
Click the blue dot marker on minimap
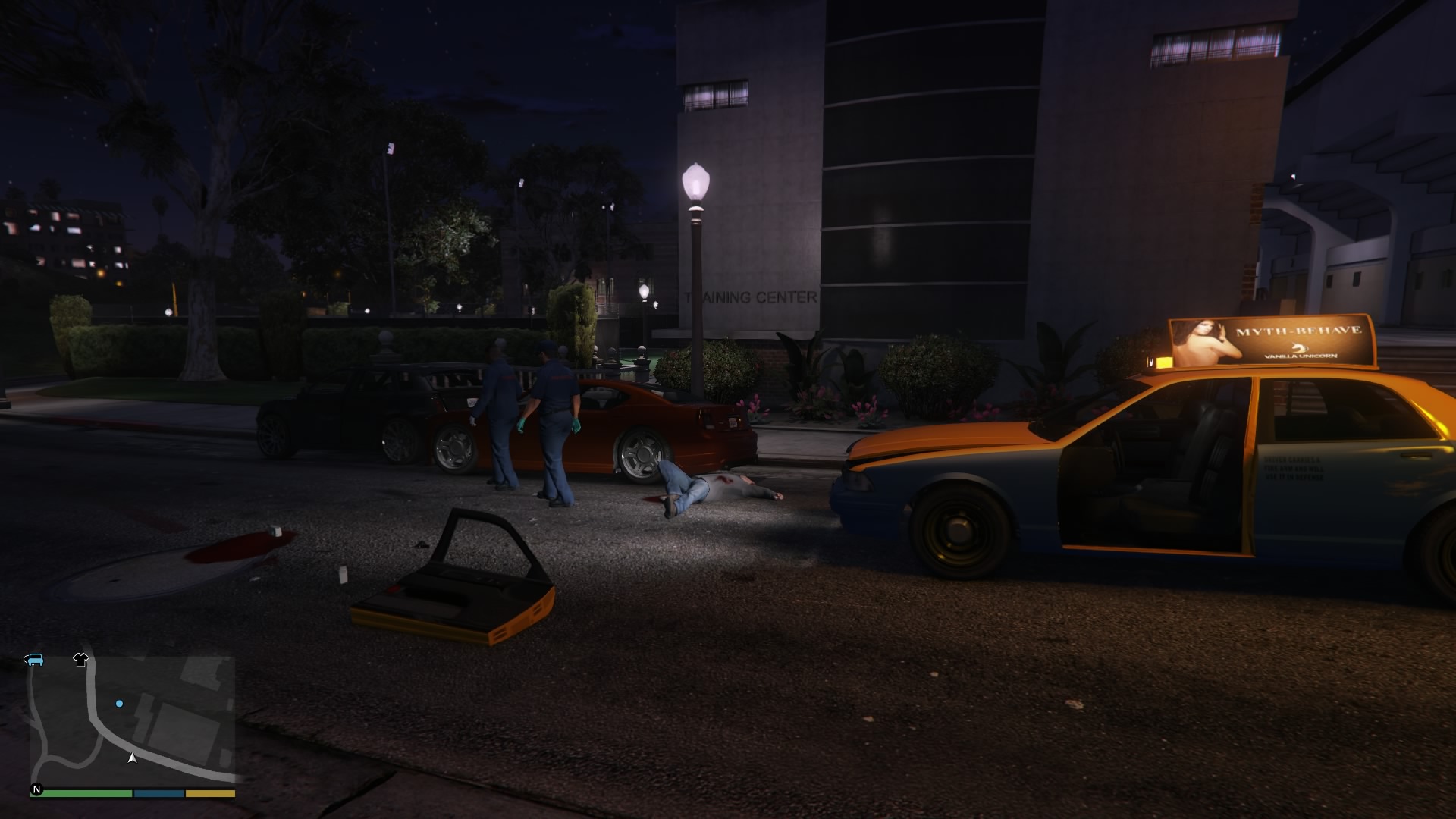tap(119, 704)
